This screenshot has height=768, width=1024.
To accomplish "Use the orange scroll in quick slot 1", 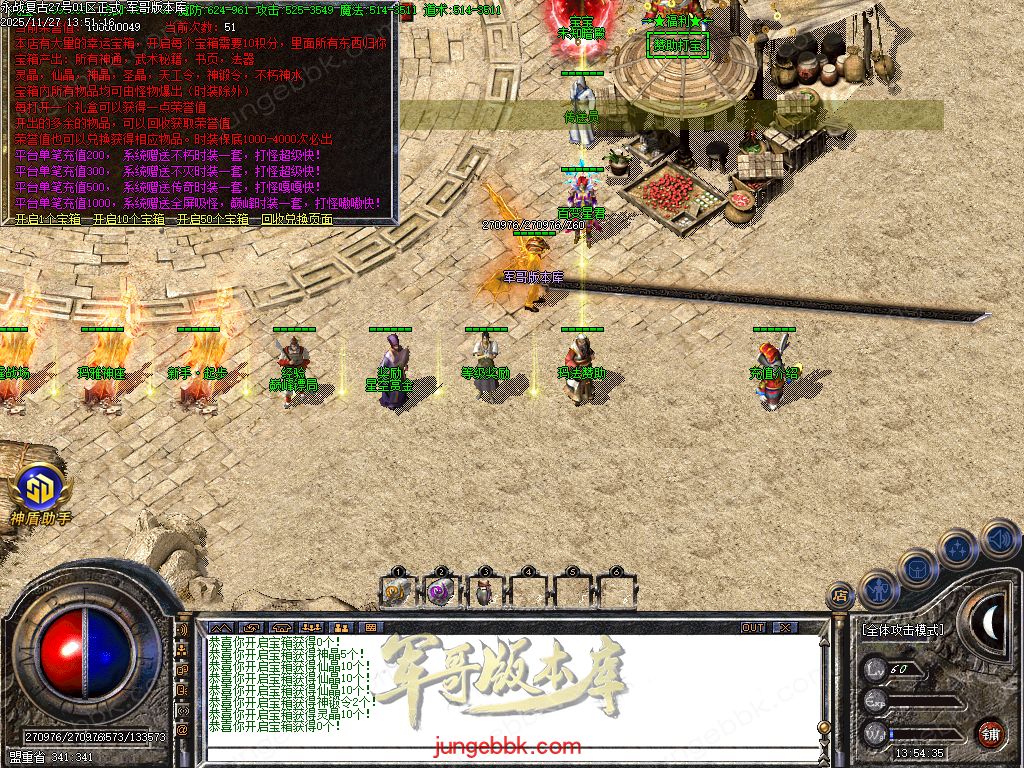I will click(x=397, y=592).
